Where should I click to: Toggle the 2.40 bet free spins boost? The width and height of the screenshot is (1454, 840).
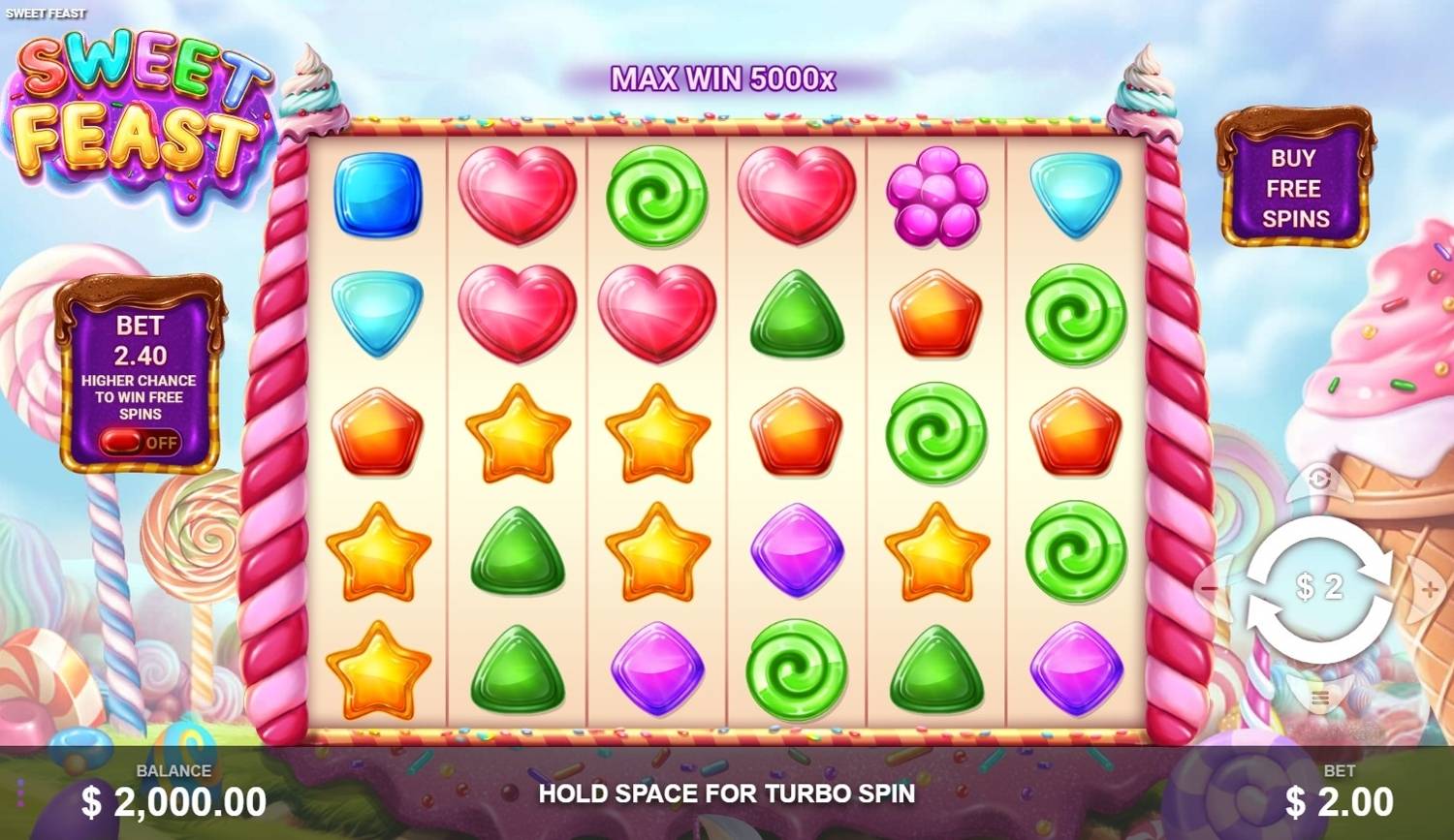pos(140,443)
